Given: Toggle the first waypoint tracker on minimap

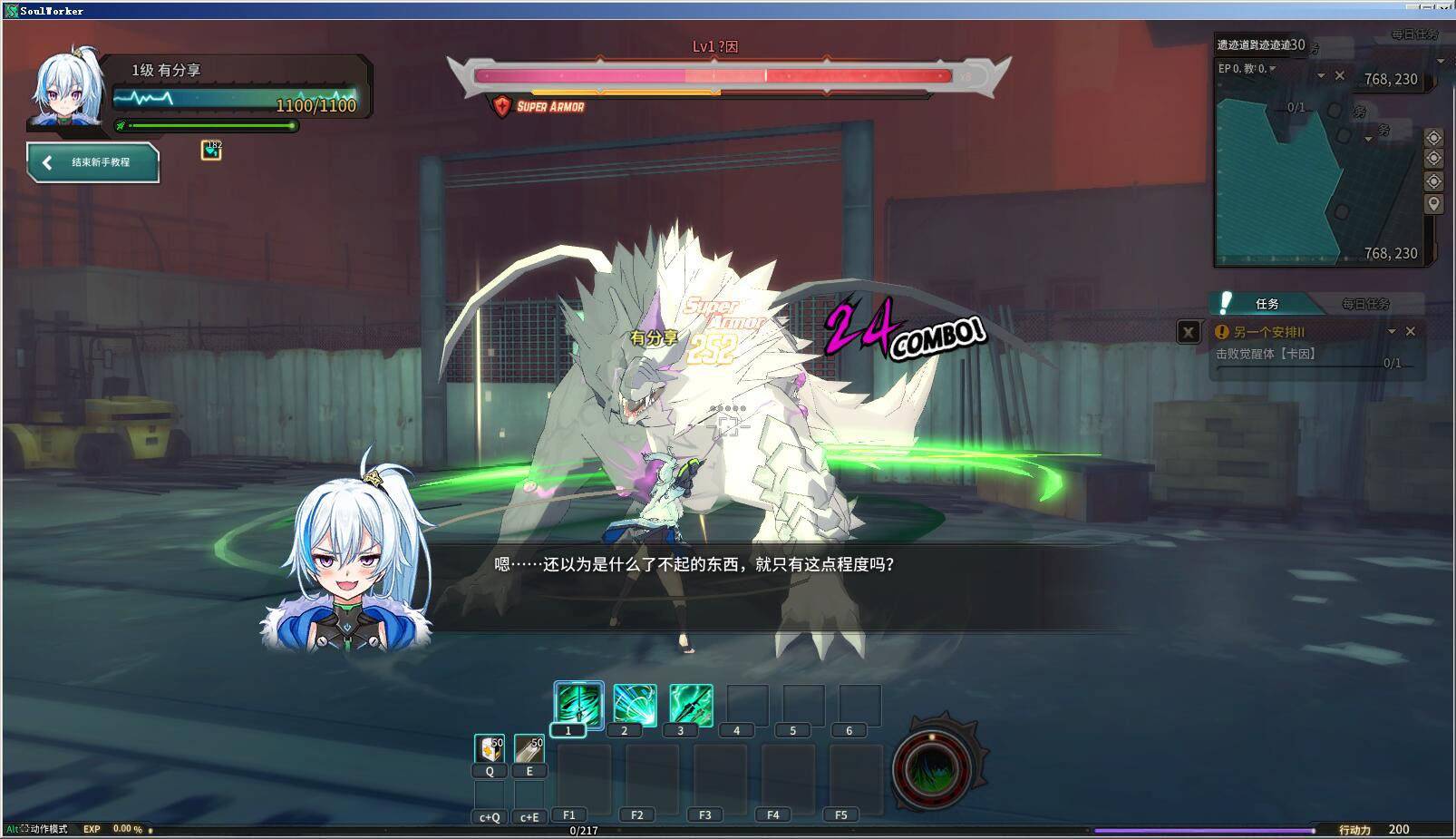Looking at the screenshot, I should (x=1433, y=138).
